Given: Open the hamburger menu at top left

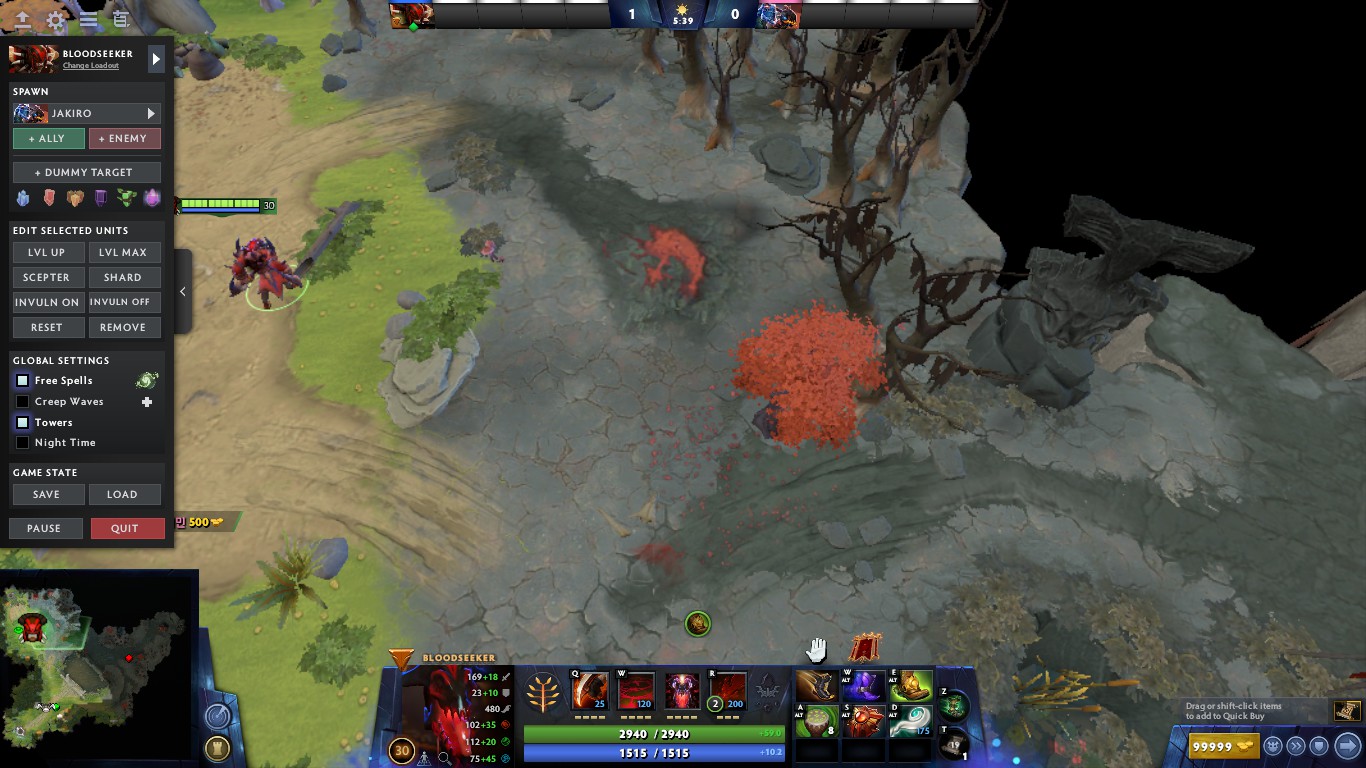Looking at the screenshot, I should click(x=88, y=20).
